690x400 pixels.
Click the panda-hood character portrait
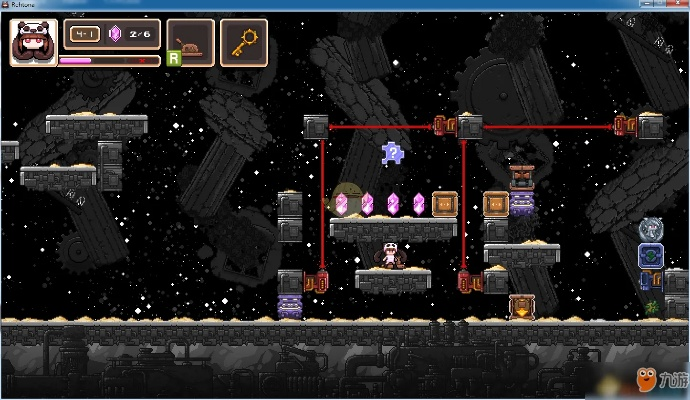coord(32,42)
